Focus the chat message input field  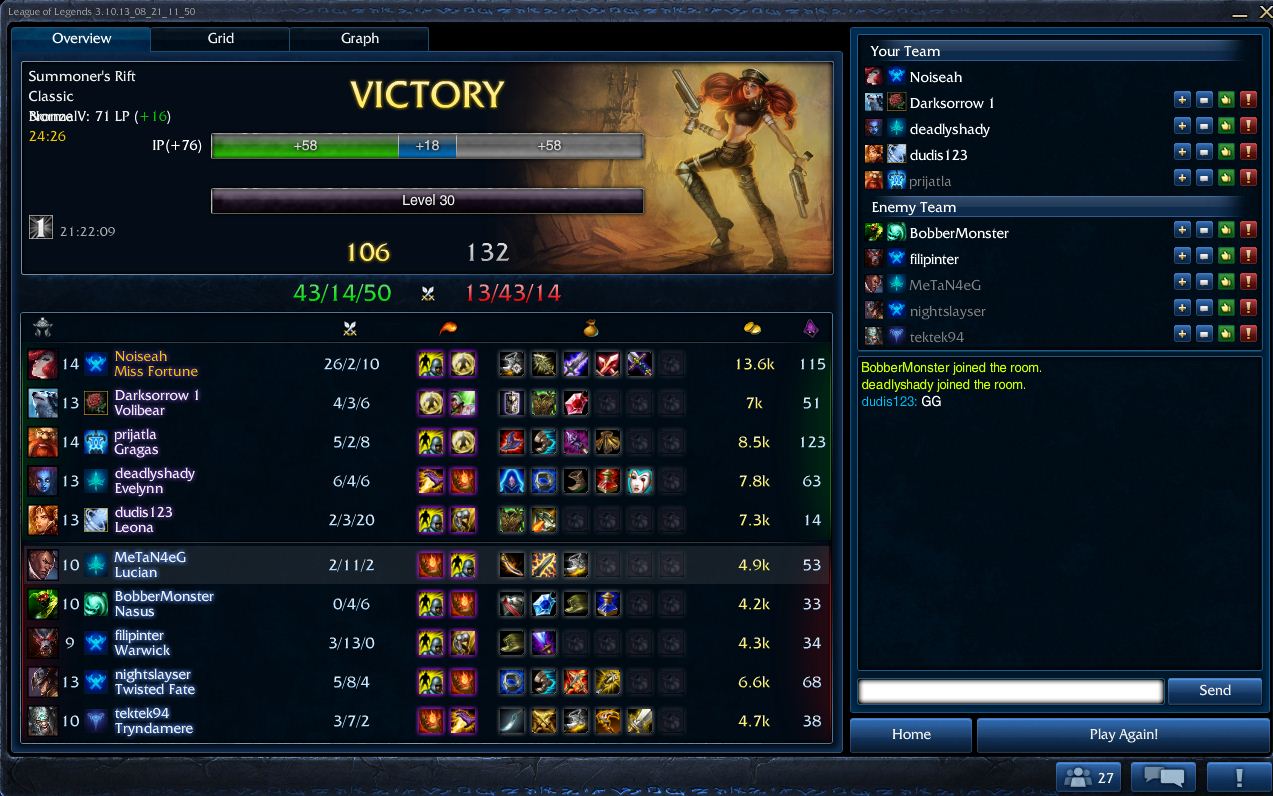(1010, 690)
